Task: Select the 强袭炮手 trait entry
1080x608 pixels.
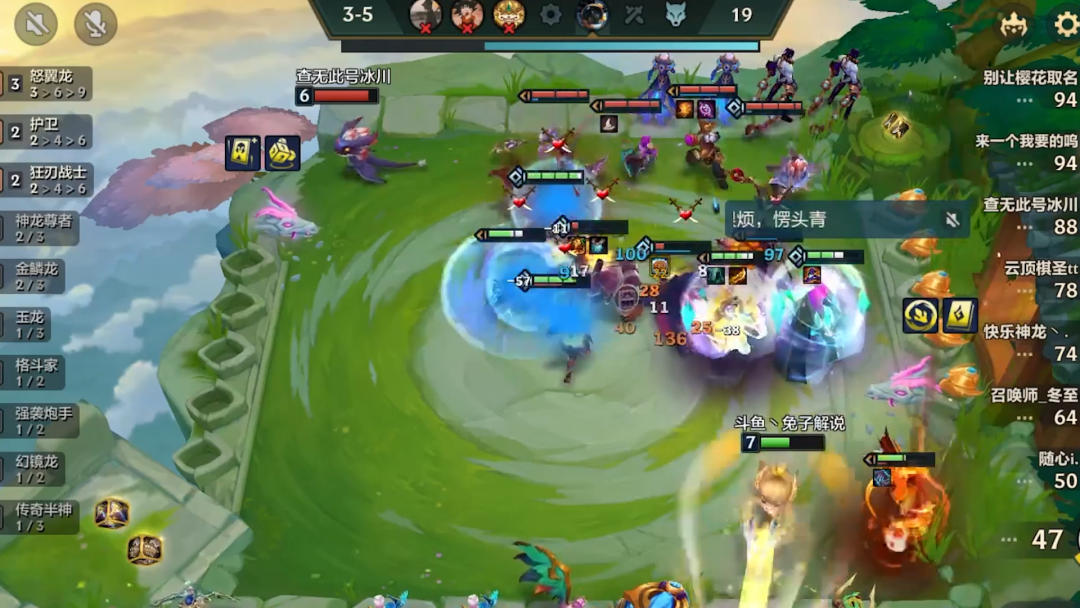Action: (x=44, y=421)
